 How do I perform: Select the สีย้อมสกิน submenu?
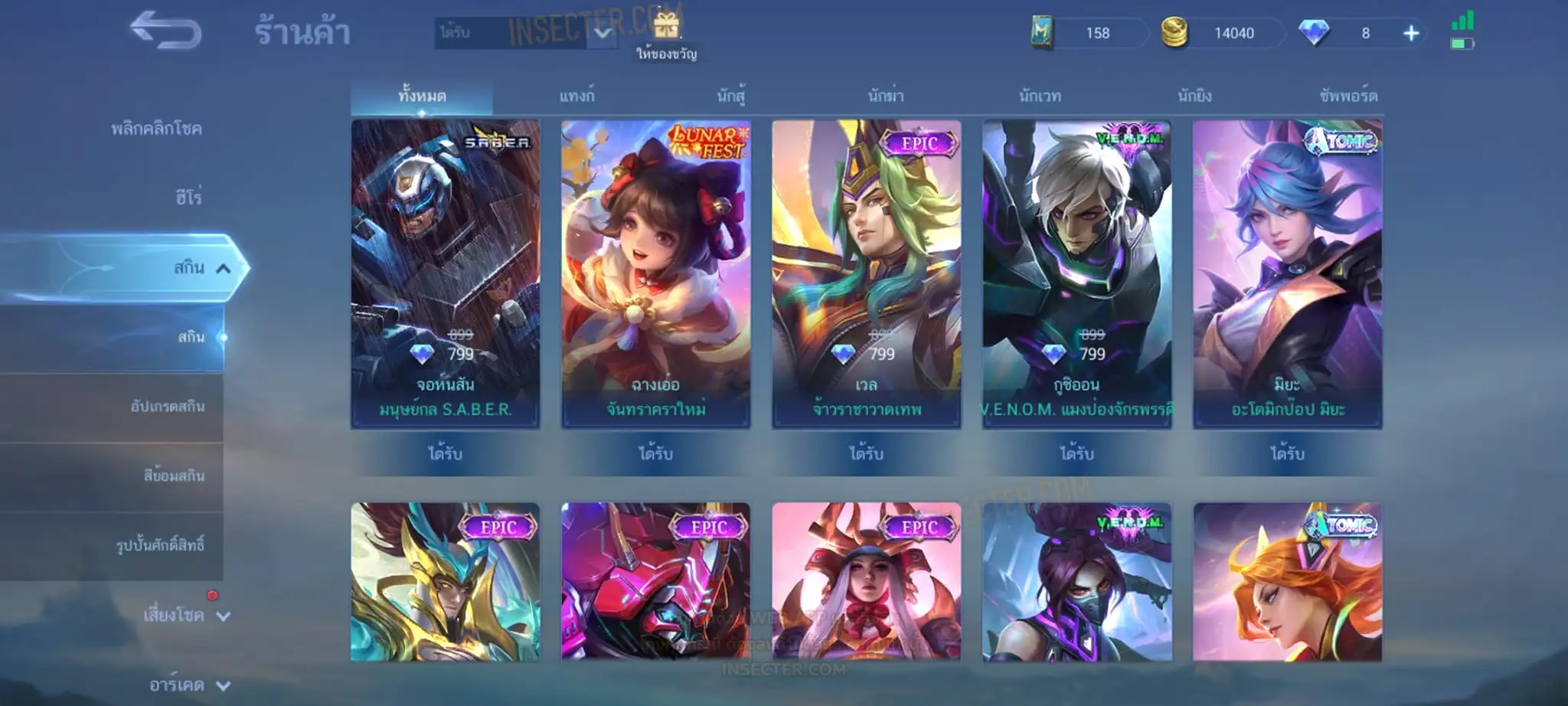(174, 476)
